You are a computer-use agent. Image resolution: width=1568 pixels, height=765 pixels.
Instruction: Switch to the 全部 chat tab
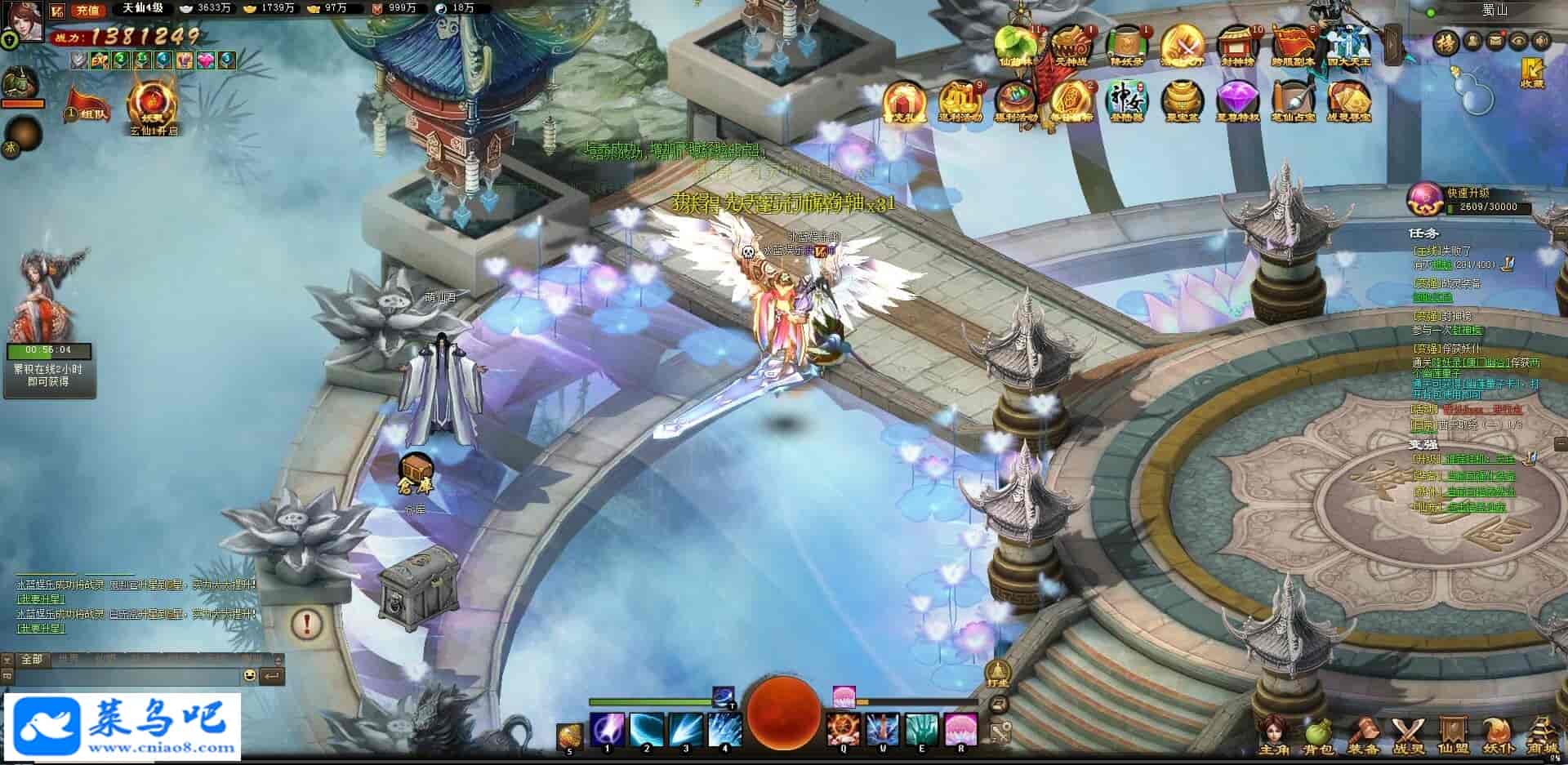pyautogui.click(x=31, y=659)
